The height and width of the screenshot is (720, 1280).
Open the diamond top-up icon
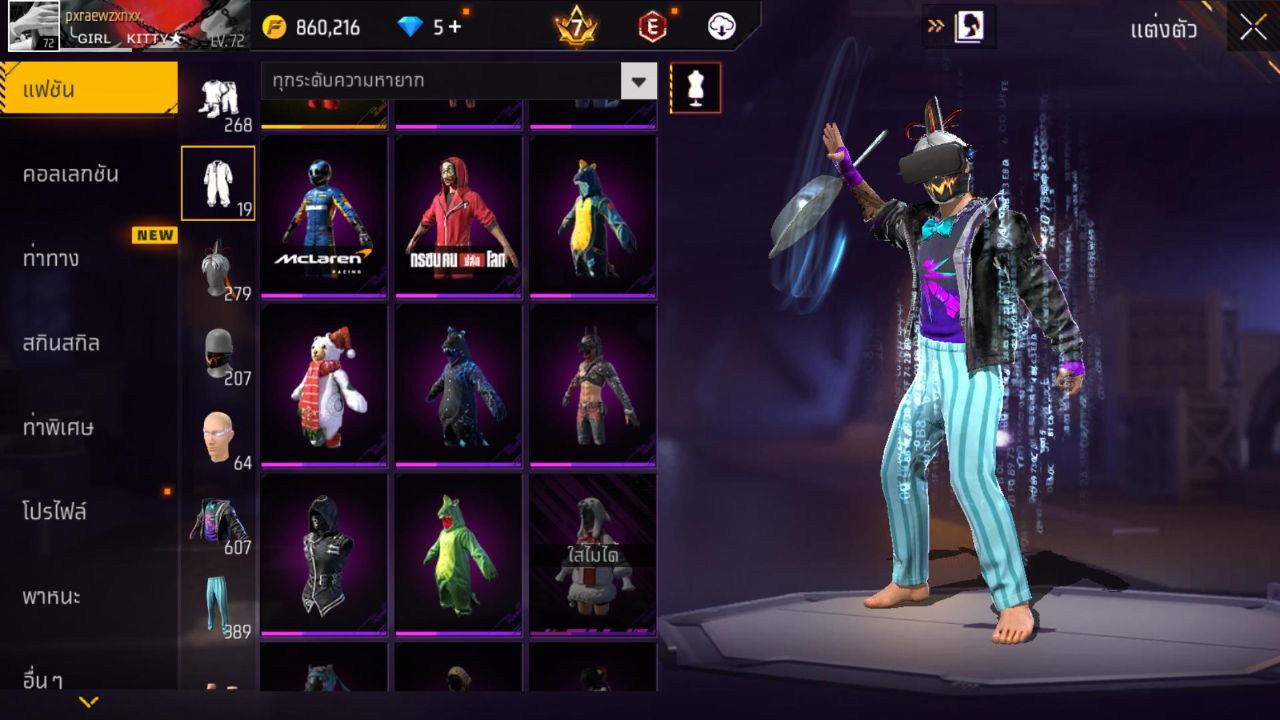pos(412,27)
